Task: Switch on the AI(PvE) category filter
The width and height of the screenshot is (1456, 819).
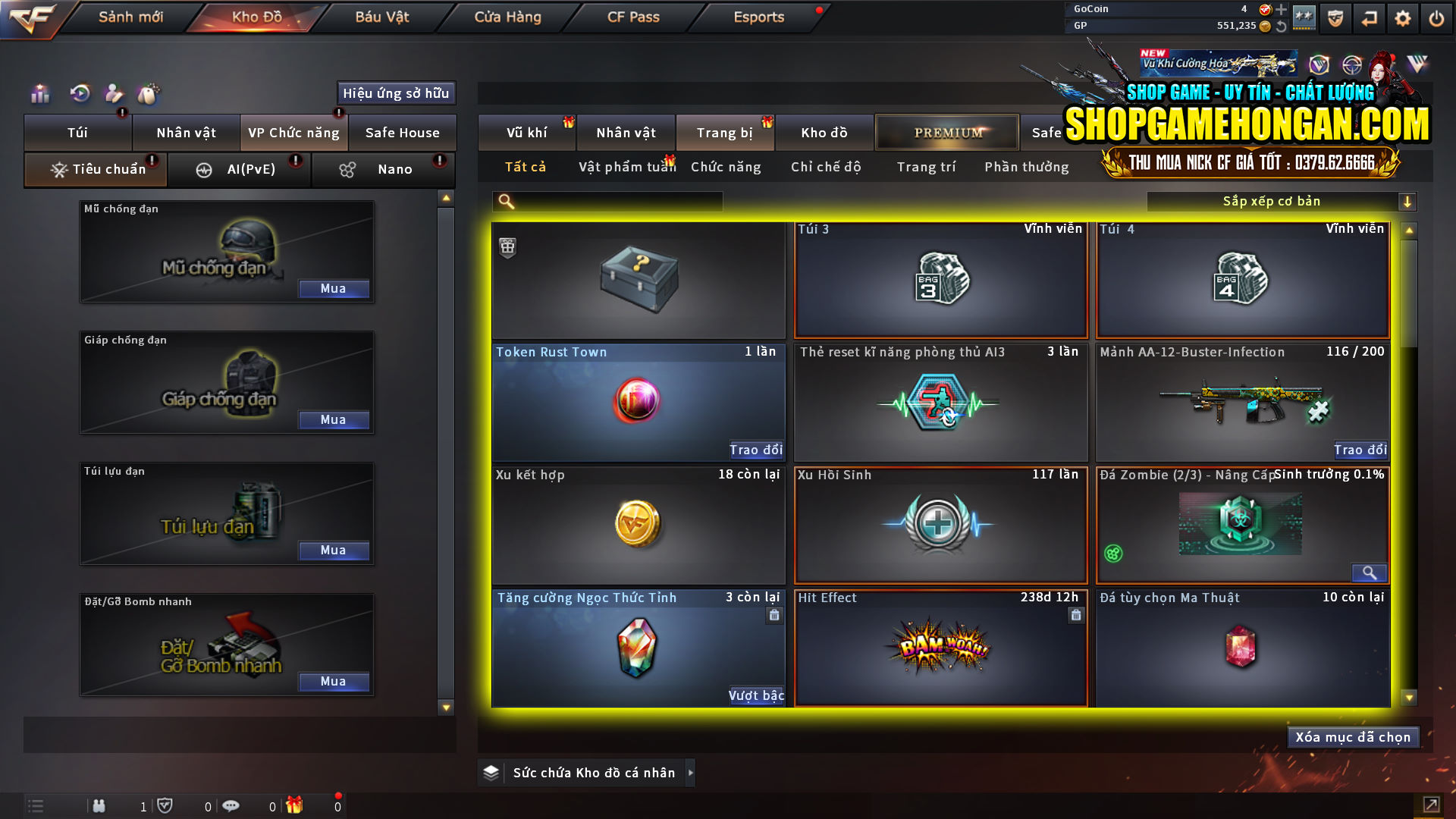Action: (x=240, y=169)
